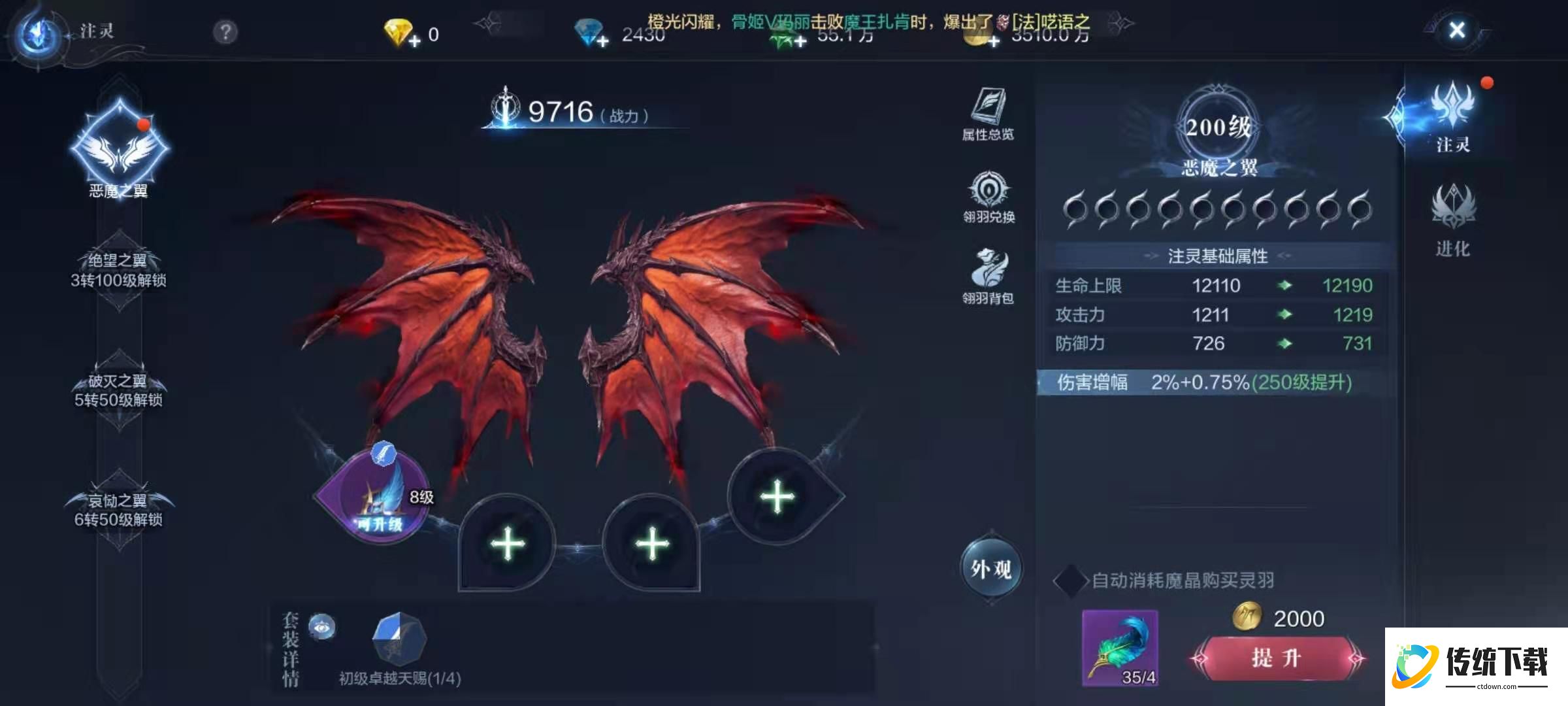
Task: Open the 属性总览 attribute overview panel
Action: click(x=988, y=114)
